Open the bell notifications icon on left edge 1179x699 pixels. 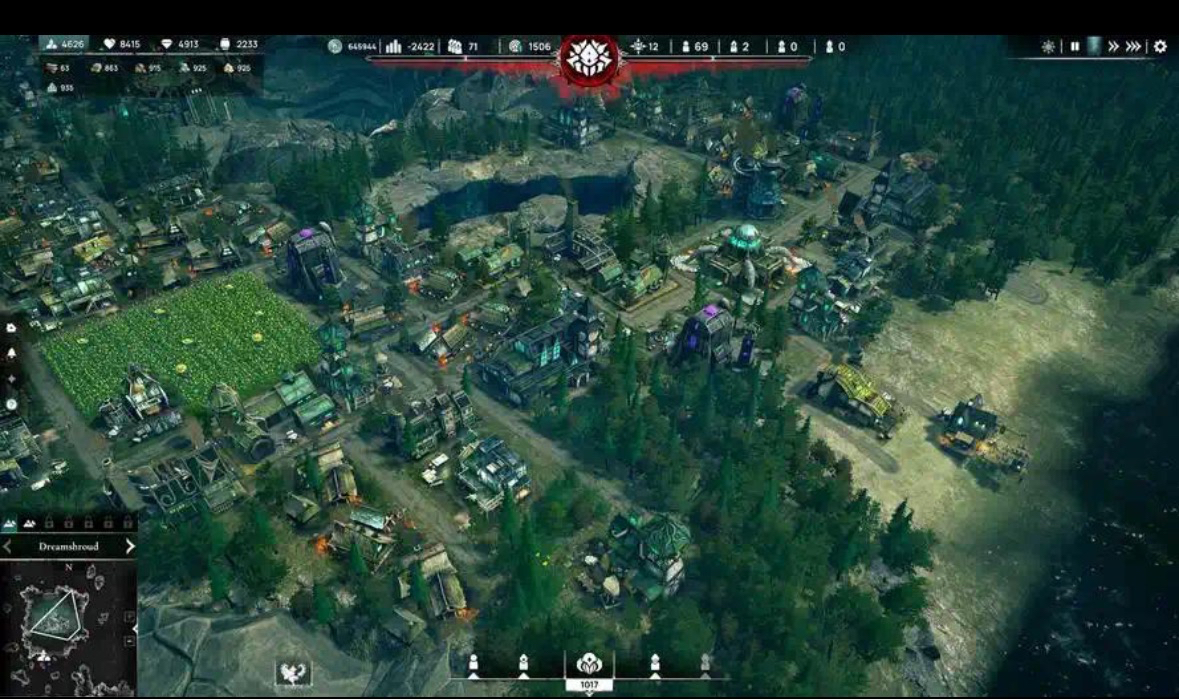11,353
